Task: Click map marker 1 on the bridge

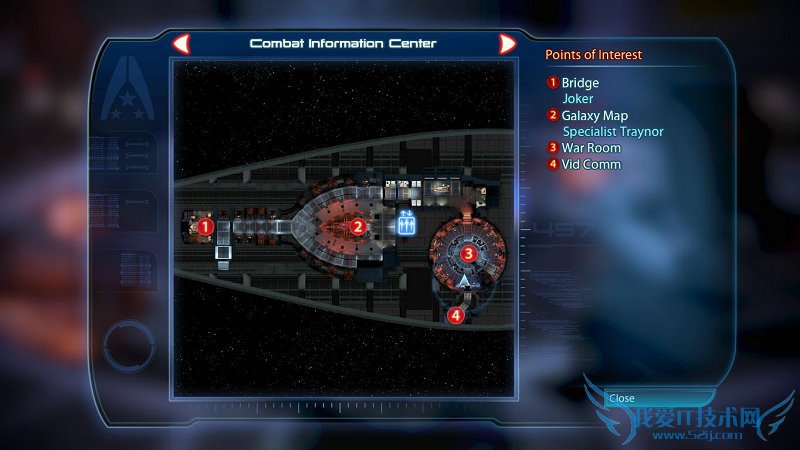Action: pyautogui.click(x=205, y=226)
